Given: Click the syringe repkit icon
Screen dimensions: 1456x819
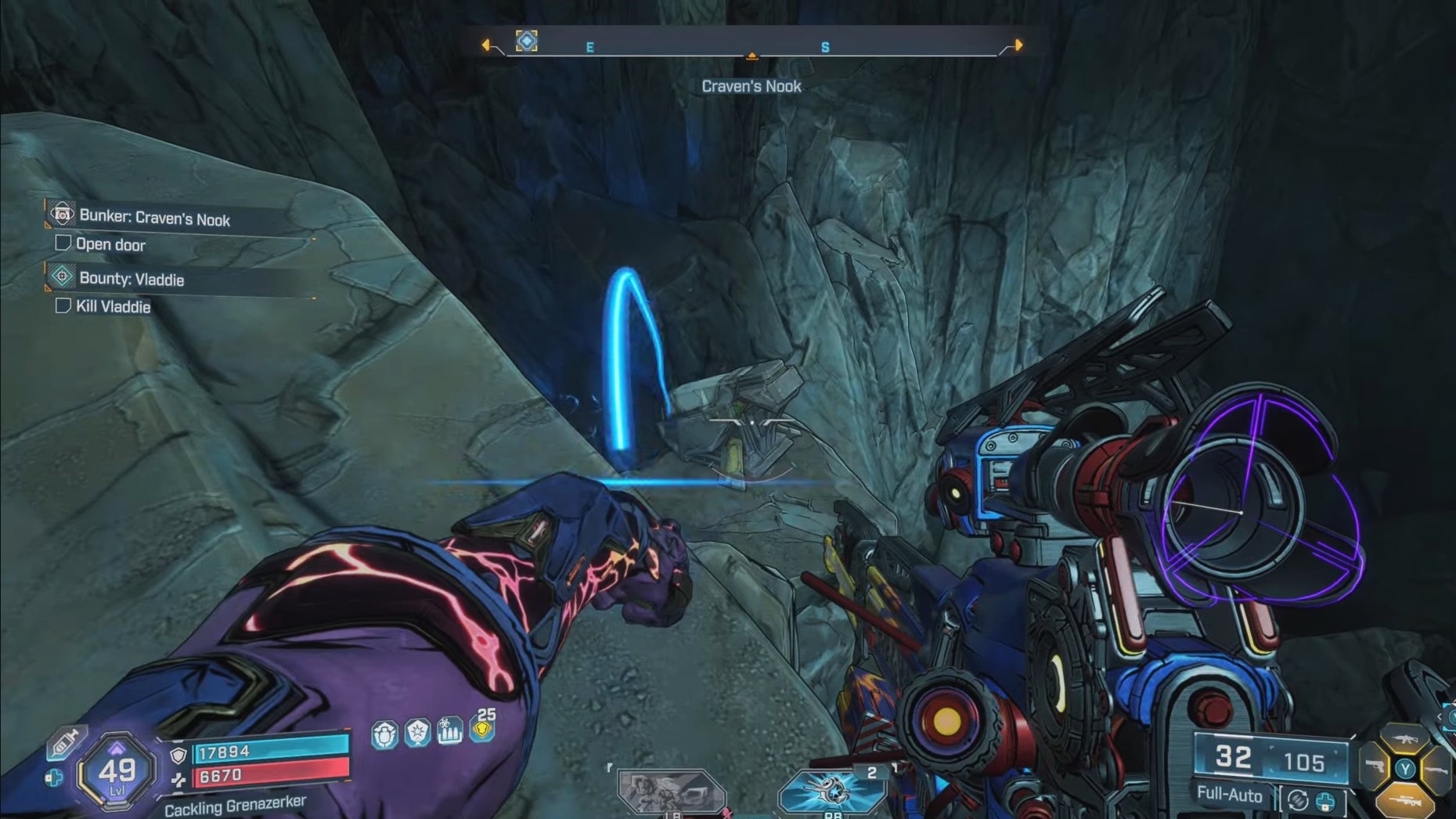Looking at the screenshot, I should [65, 741].
